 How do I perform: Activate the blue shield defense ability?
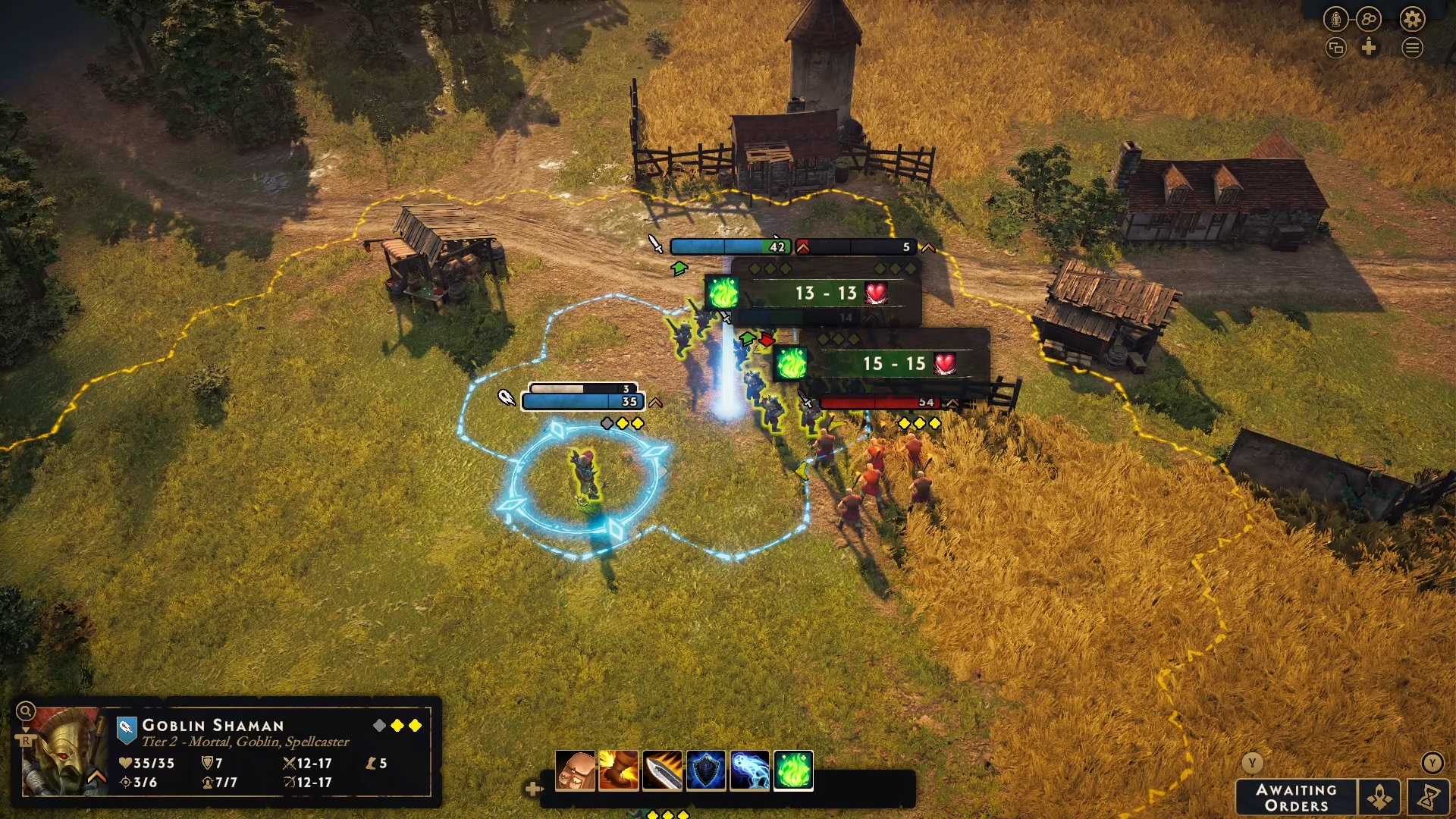pos(706,770)
